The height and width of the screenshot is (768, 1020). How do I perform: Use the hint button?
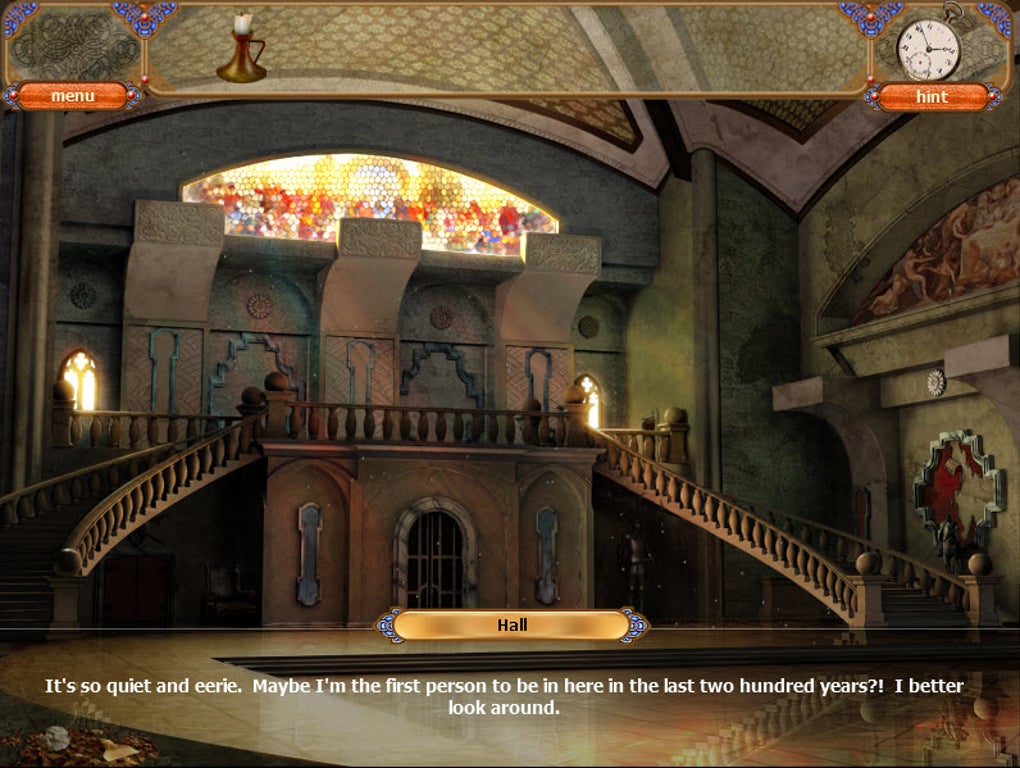[x=932, y=97]
